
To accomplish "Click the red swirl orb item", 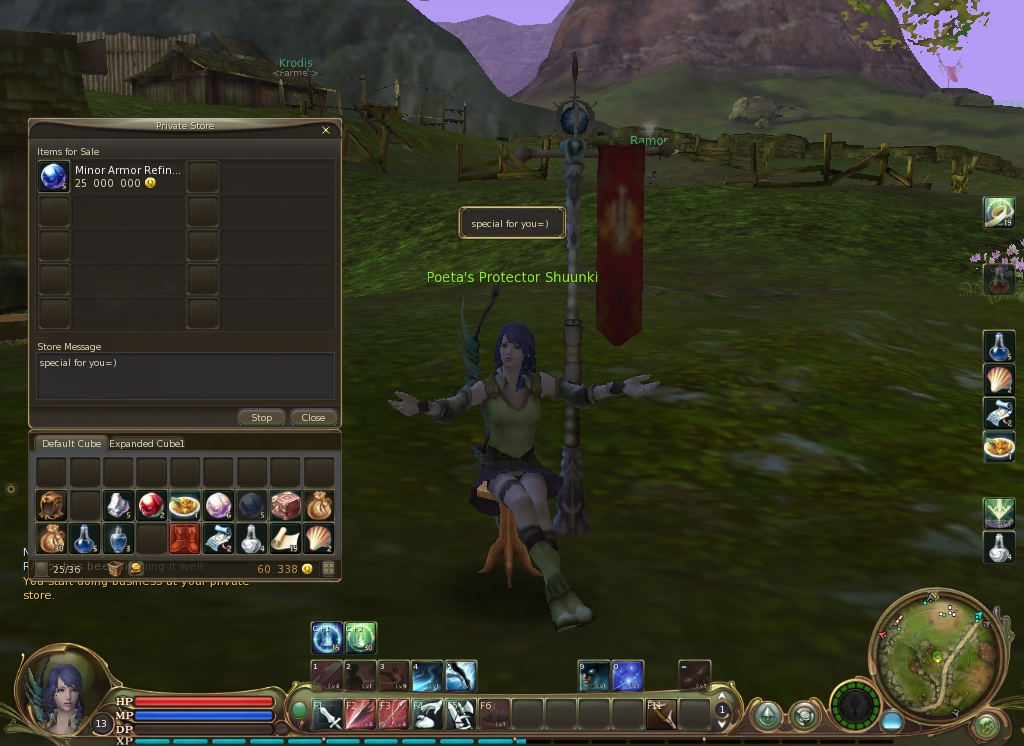I will click(x=152, y=505).
